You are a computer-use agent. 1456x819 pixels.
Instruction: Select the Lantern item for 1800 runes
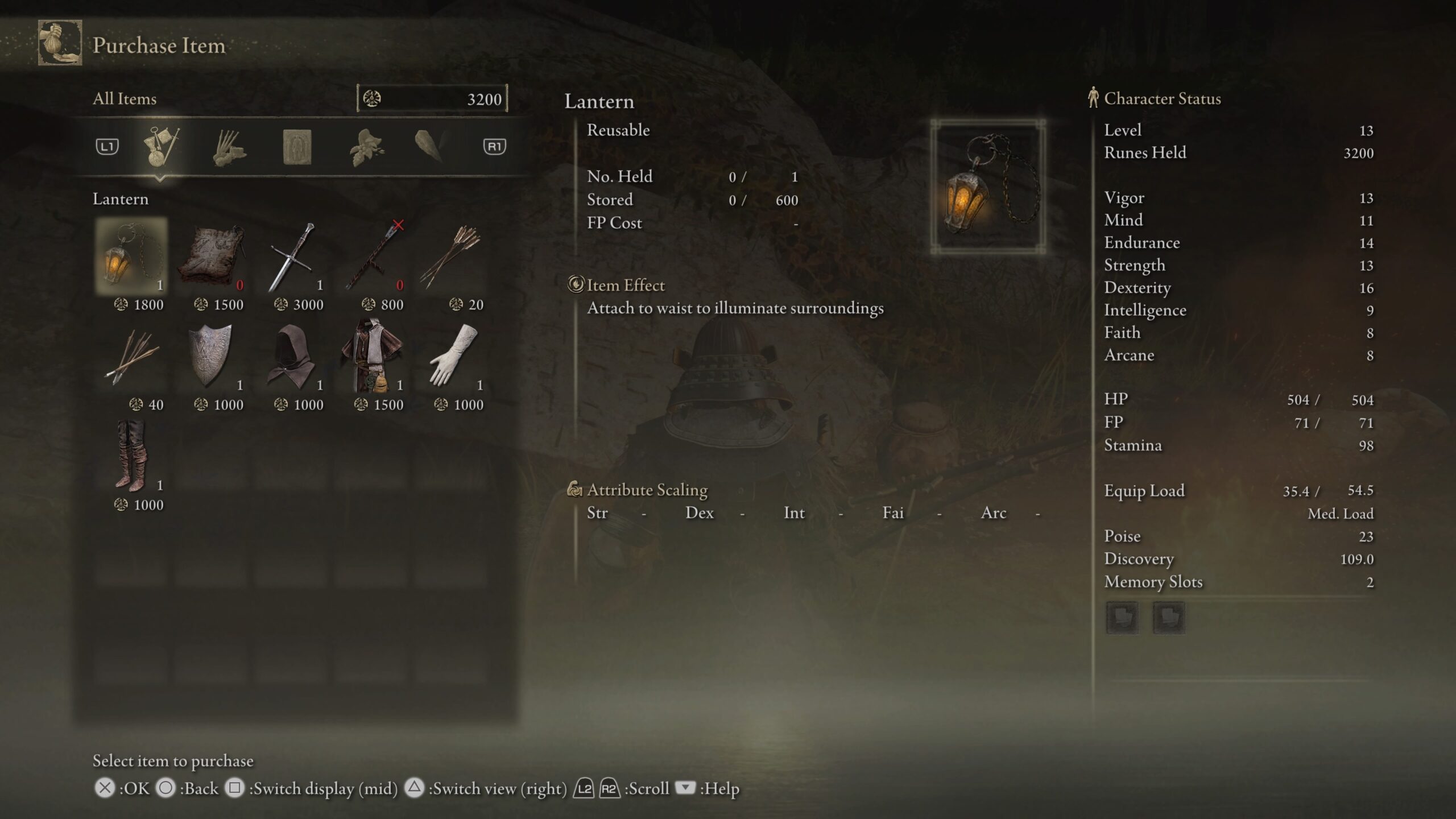tap(131, 257)
